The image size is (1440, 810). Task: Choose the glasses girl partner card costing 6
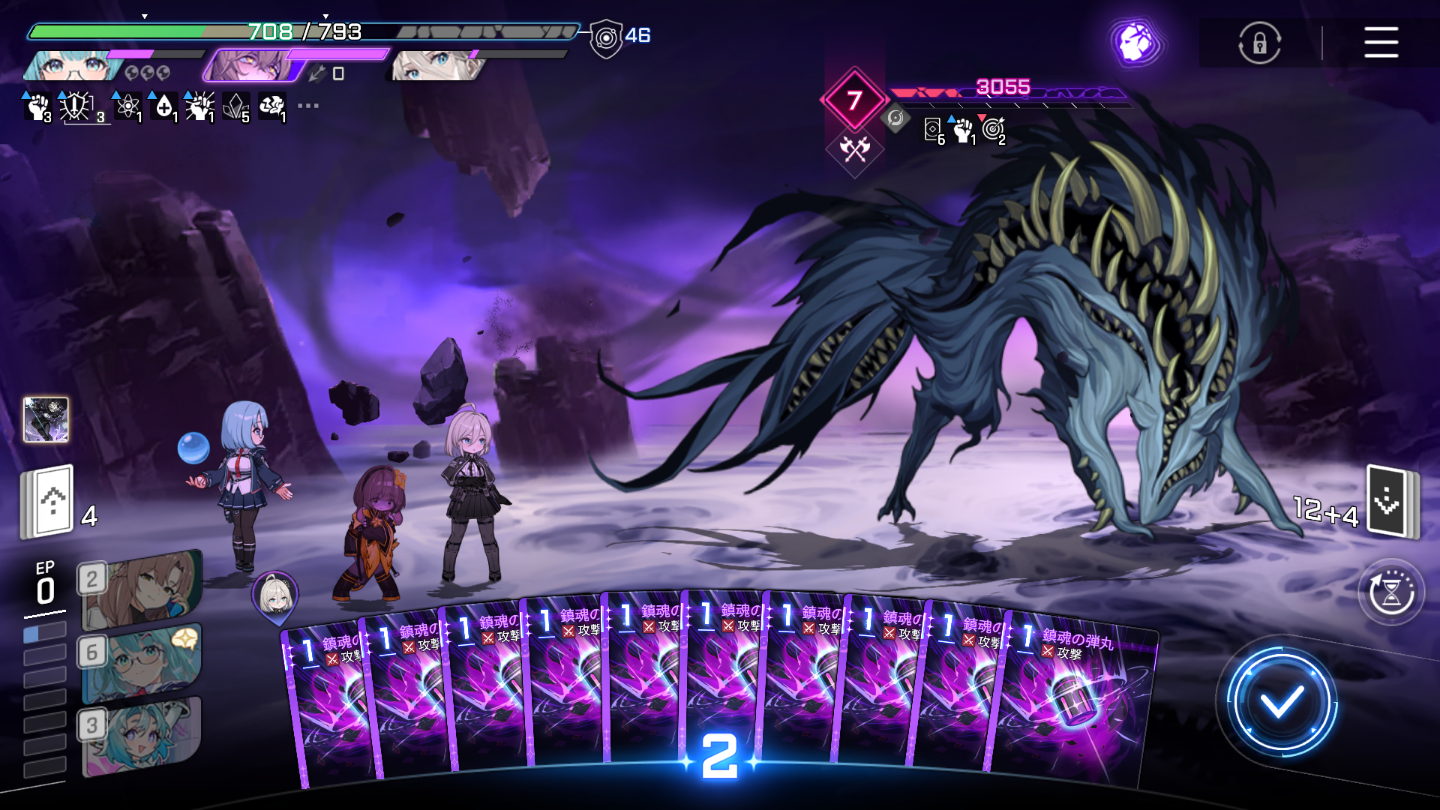coord(142,662)
